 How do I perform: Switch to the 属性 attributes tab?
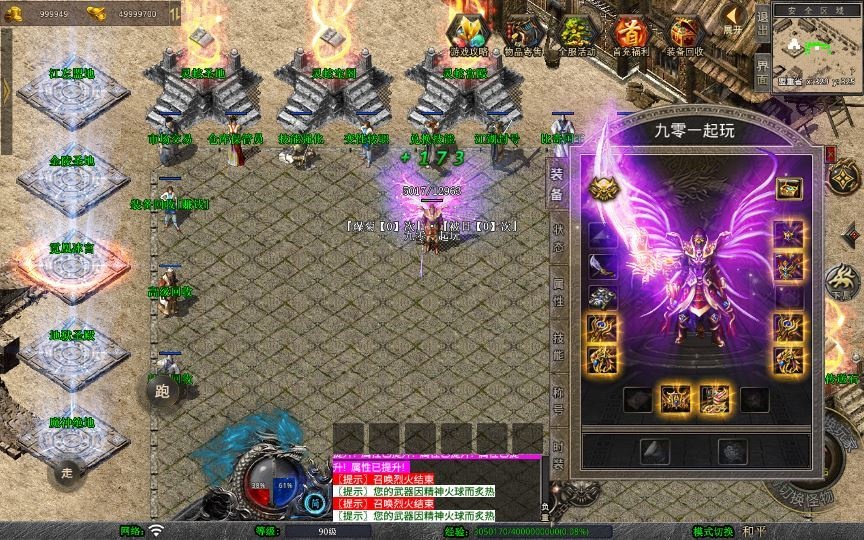pos(558,290)
